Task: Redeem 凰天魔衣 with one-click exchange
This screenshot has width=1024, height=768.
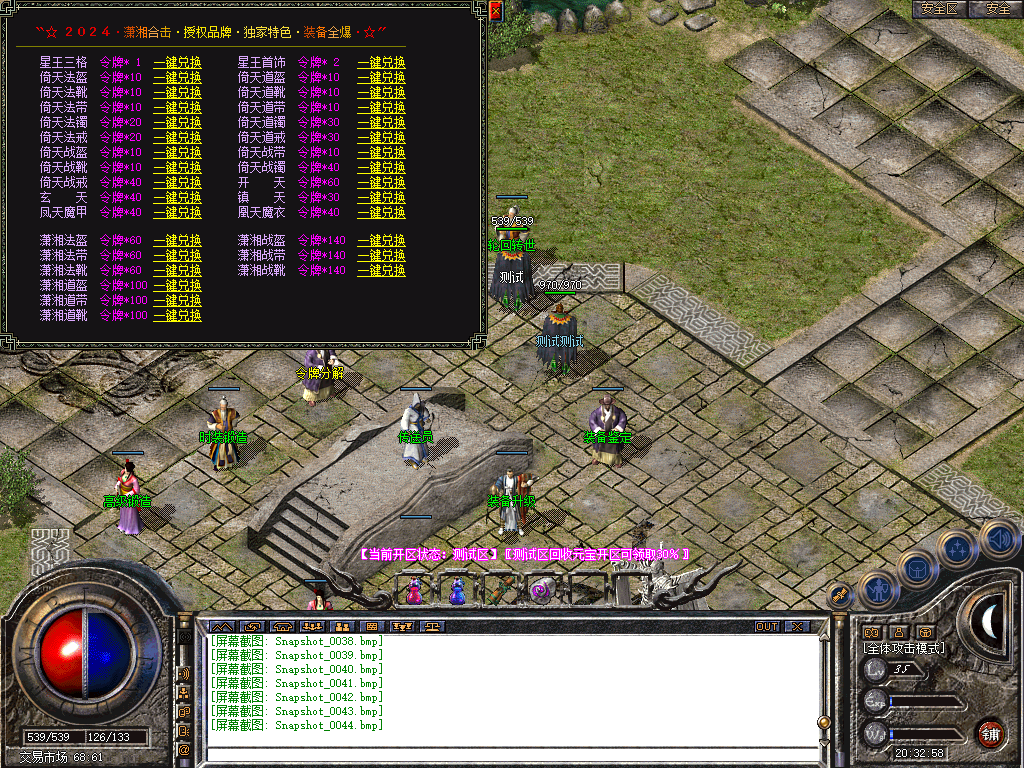Action: click(x=381, y=213)
